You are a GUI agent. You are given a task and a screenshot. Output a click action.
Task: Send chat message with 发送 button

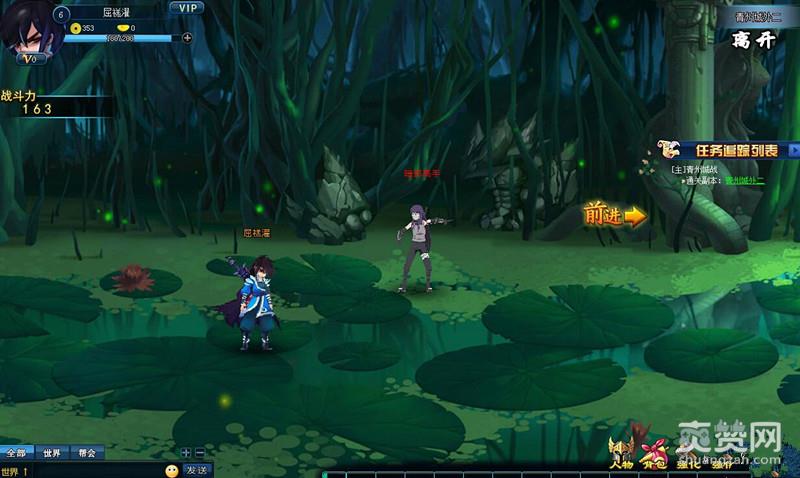pos(196,470)
